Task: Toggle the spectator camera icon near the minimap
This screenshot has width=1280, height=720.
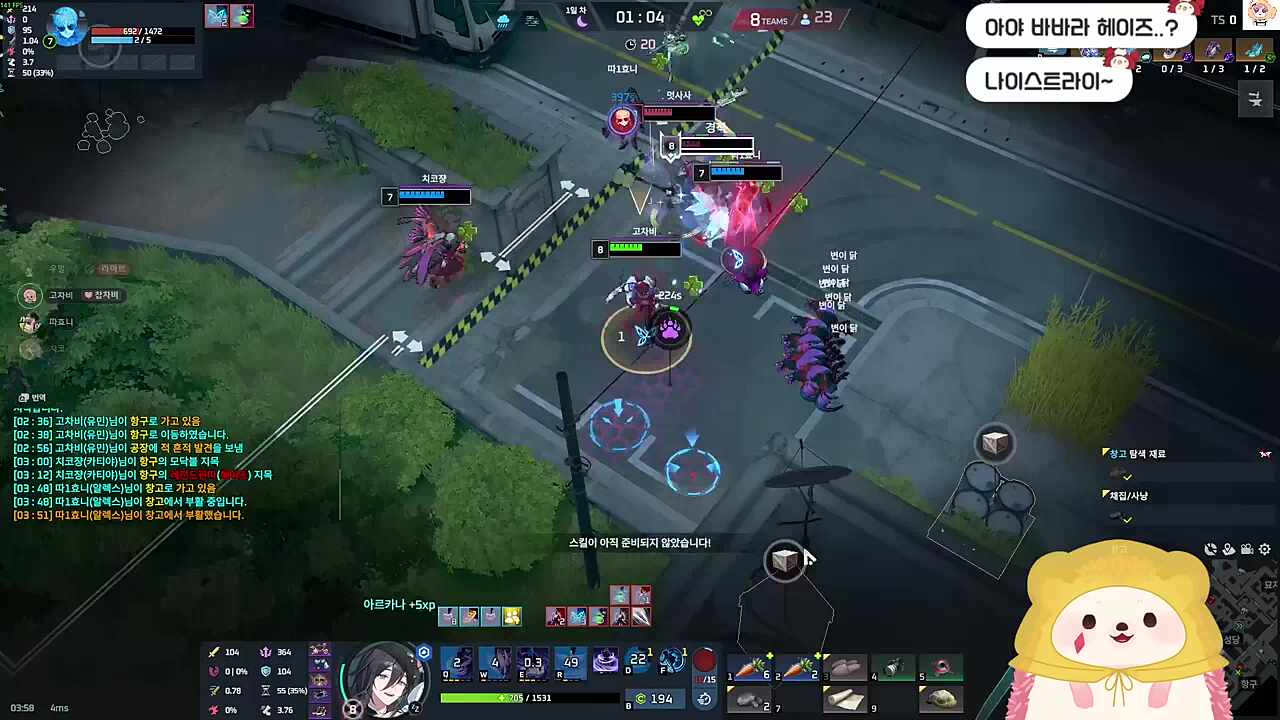Action: pos(1247,549)
